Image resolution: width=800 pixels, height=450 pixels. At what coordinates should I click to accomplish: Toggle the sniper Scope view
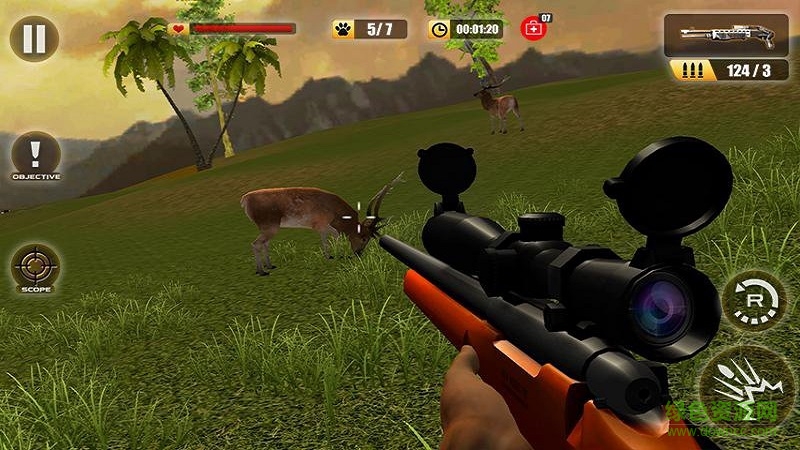(36, 268)
